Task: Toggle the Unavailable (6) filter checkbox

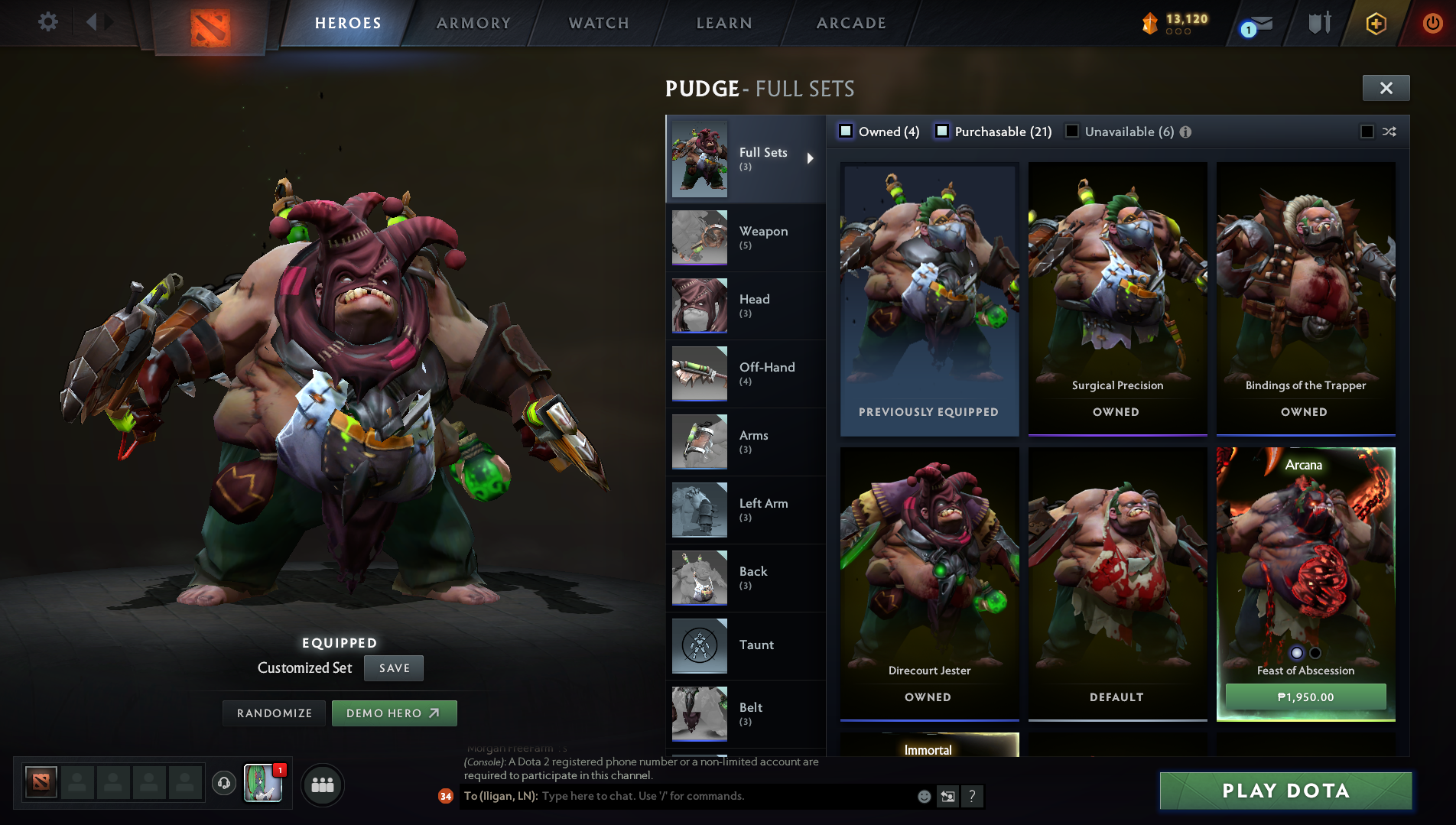Action: [1073, 132]
